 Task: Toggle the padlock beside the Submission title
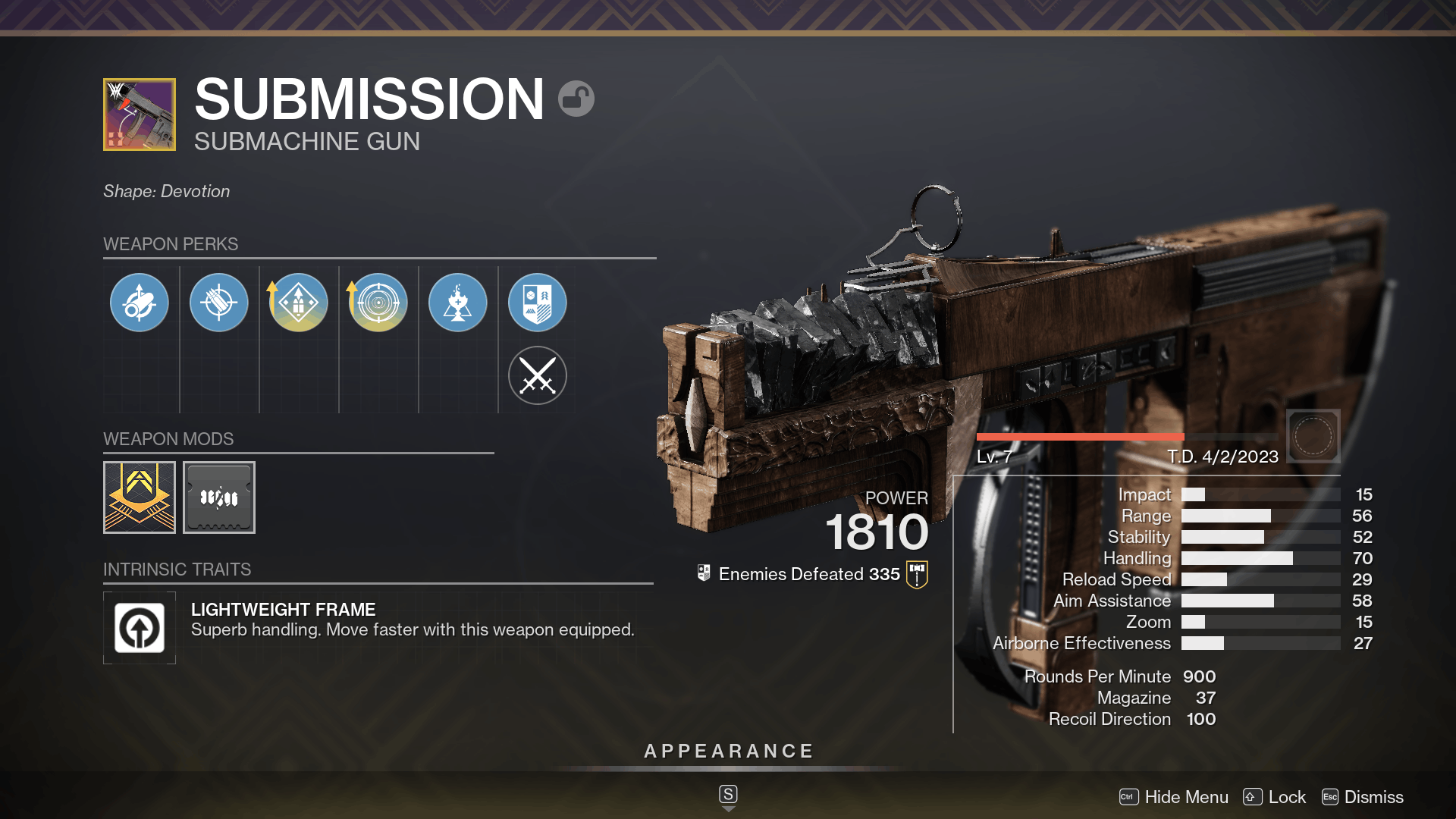tap(576, 99)
